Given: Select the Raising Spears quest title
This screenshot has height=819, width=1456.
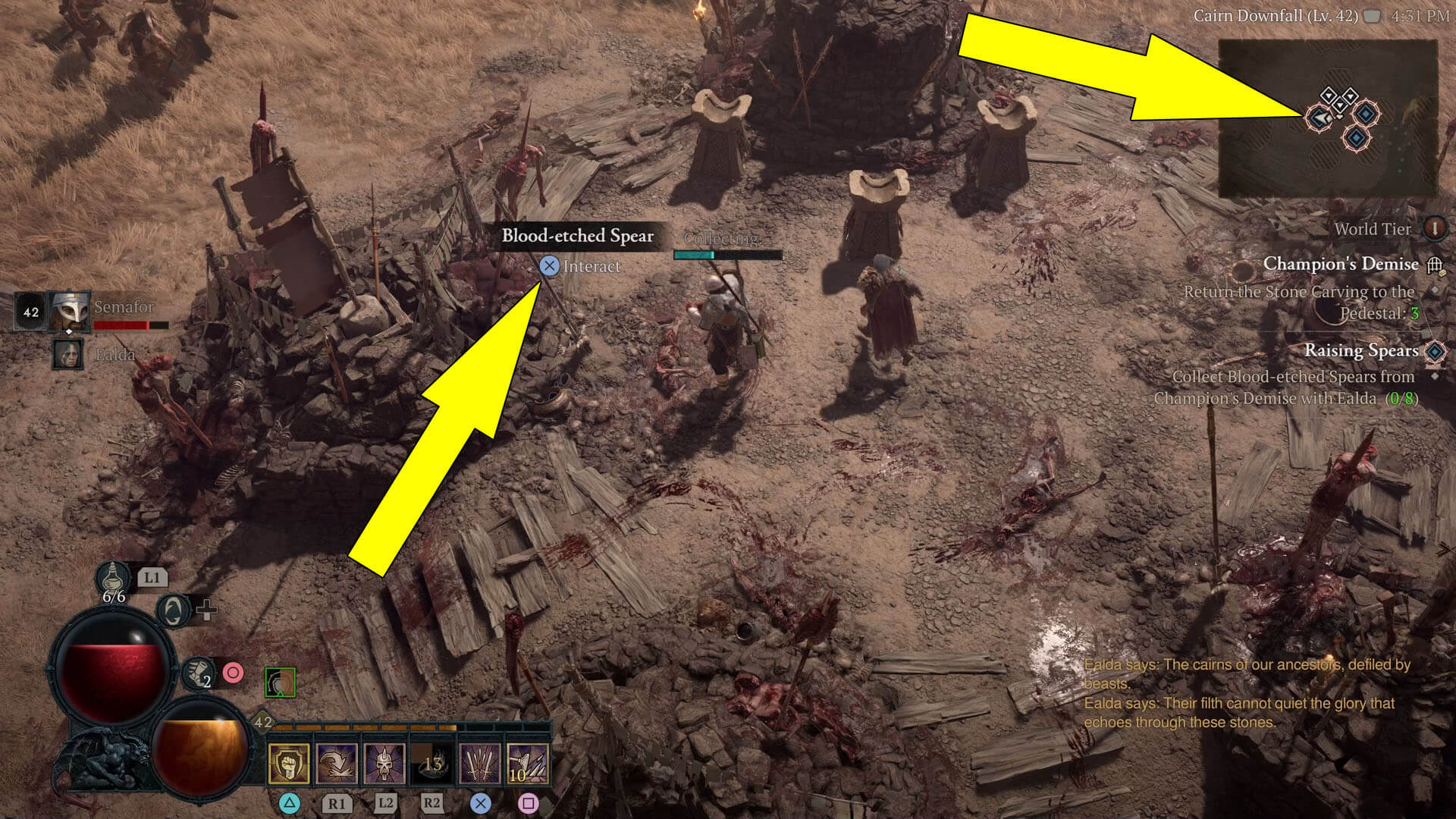Looking at the screenshot, I should 1361,351.
